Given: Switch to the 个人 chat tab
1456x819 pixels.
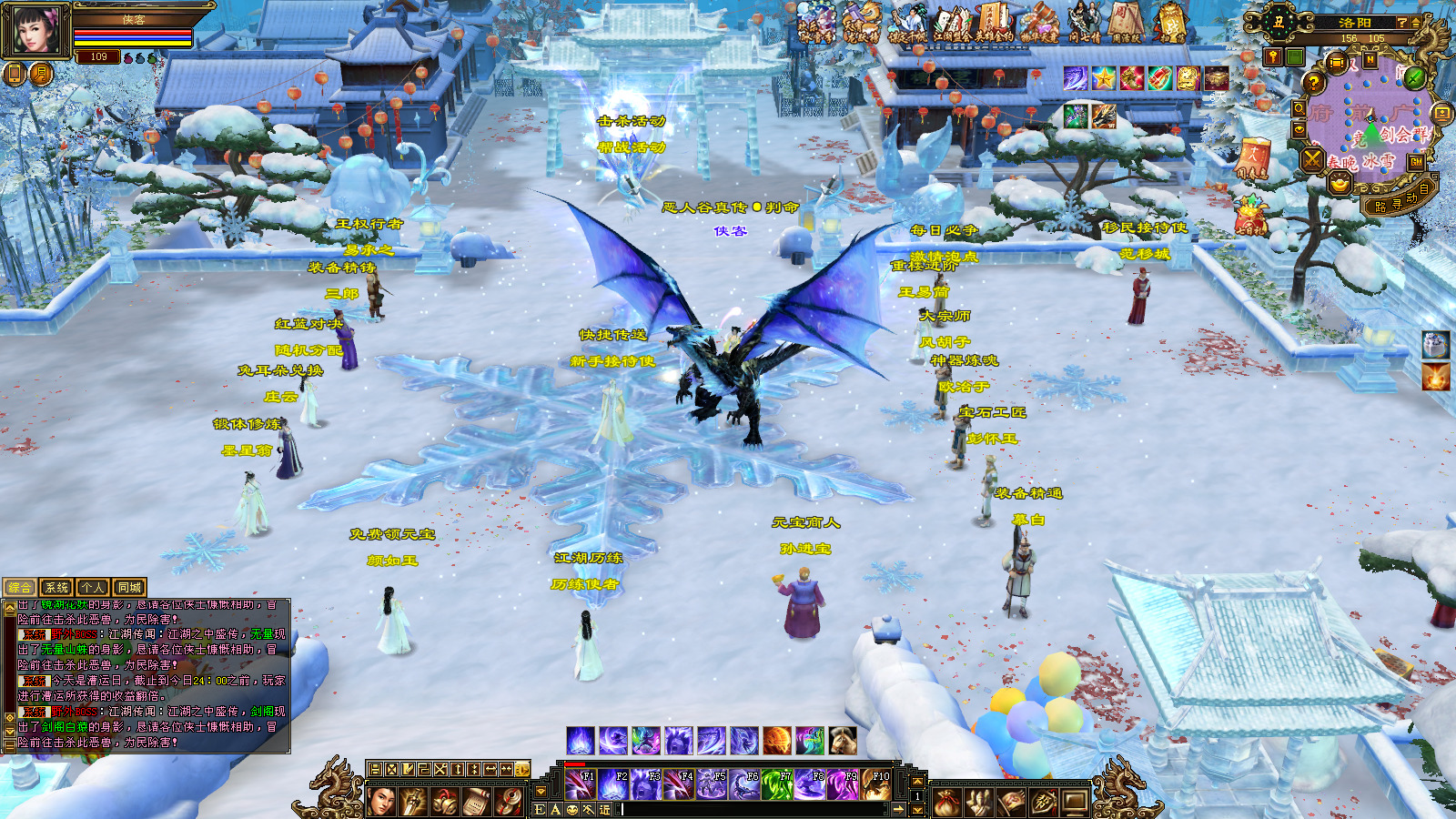Looking at the screenshot, I should [x=93, y=588].
